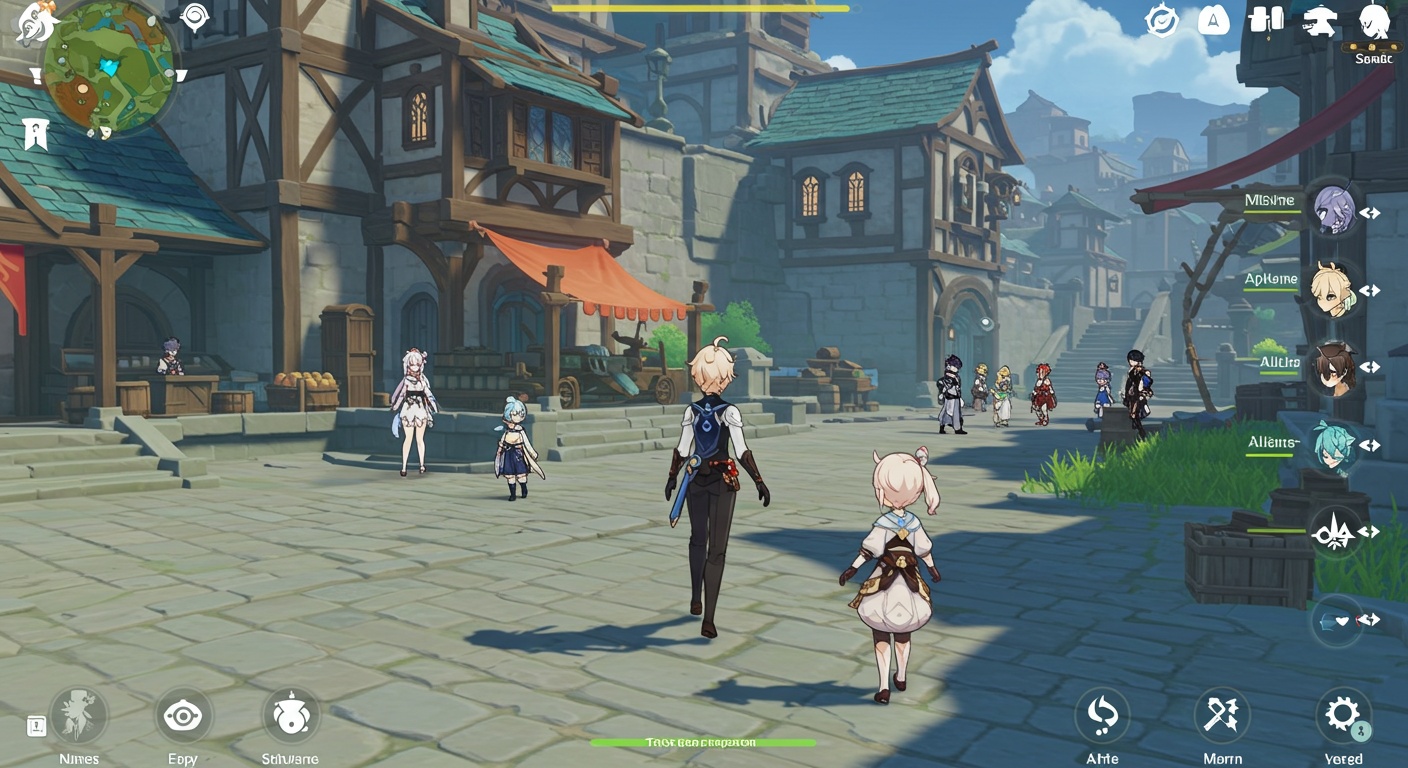The height and width of the screenshot is (768, 1408).
Task: Click the character silhouette Nimes button
Action: (79, 715)
